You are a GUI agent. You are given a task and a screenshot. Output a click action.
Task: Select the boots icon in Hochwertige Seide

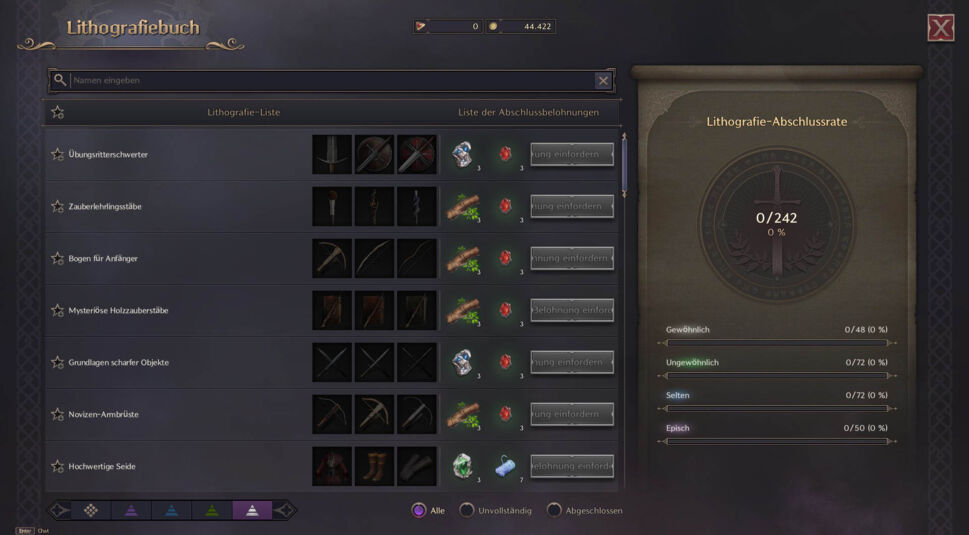(374, 466)
